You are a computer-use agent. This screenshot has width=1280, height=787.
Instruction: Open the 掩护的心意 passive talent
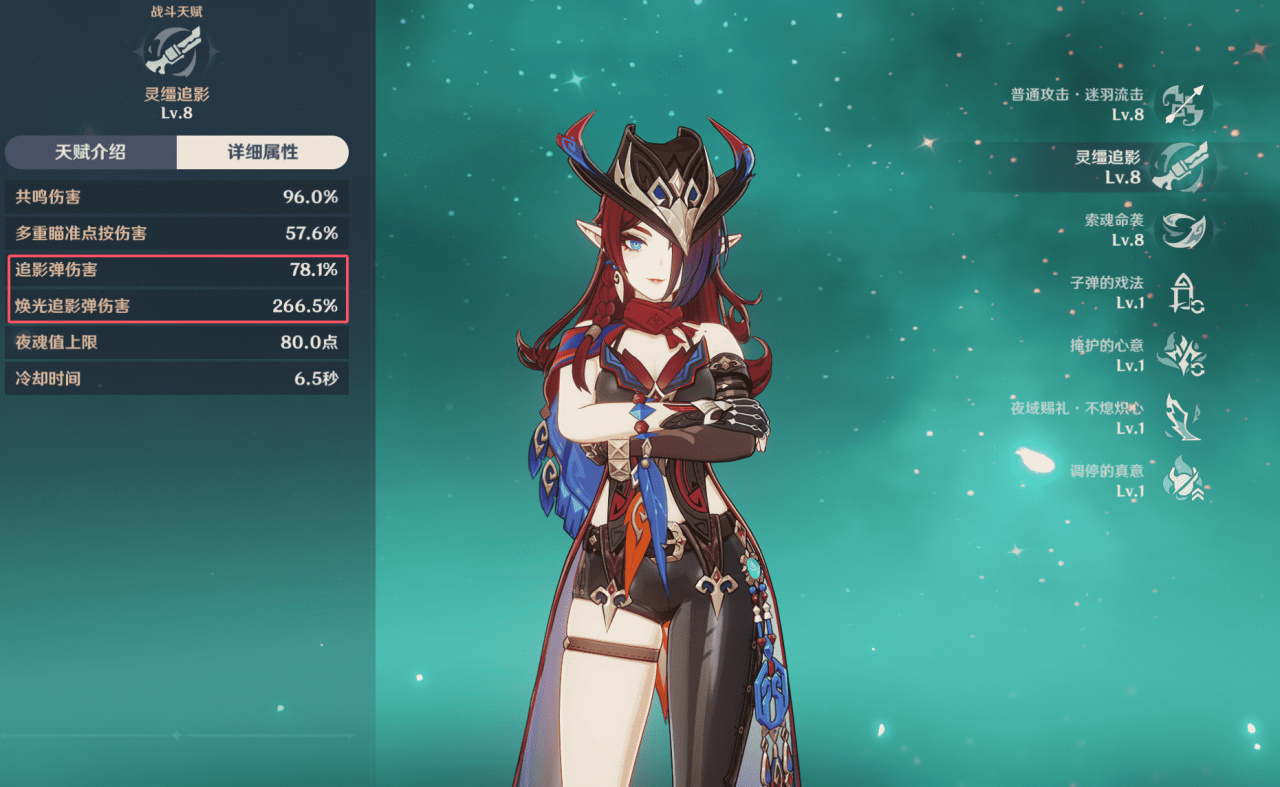(1182, 355)
